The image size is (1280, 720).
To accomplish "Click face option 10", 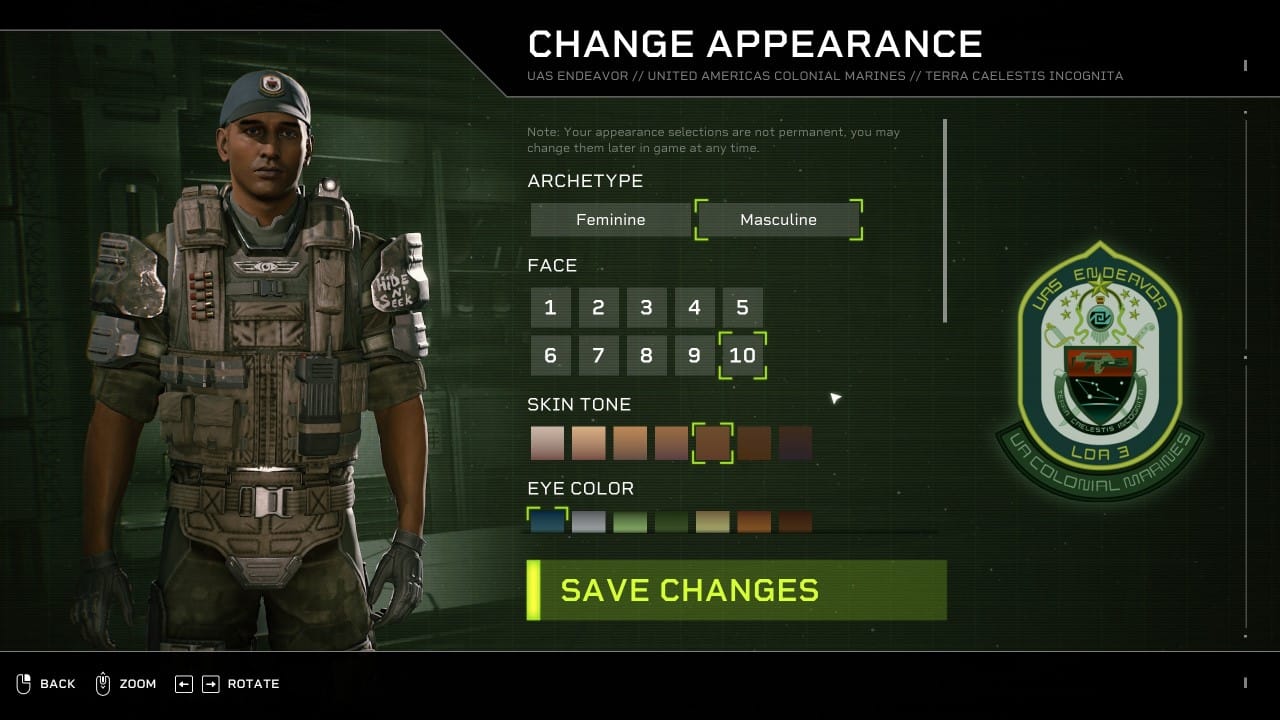I will pyautogui.click(x=742, y=356).
